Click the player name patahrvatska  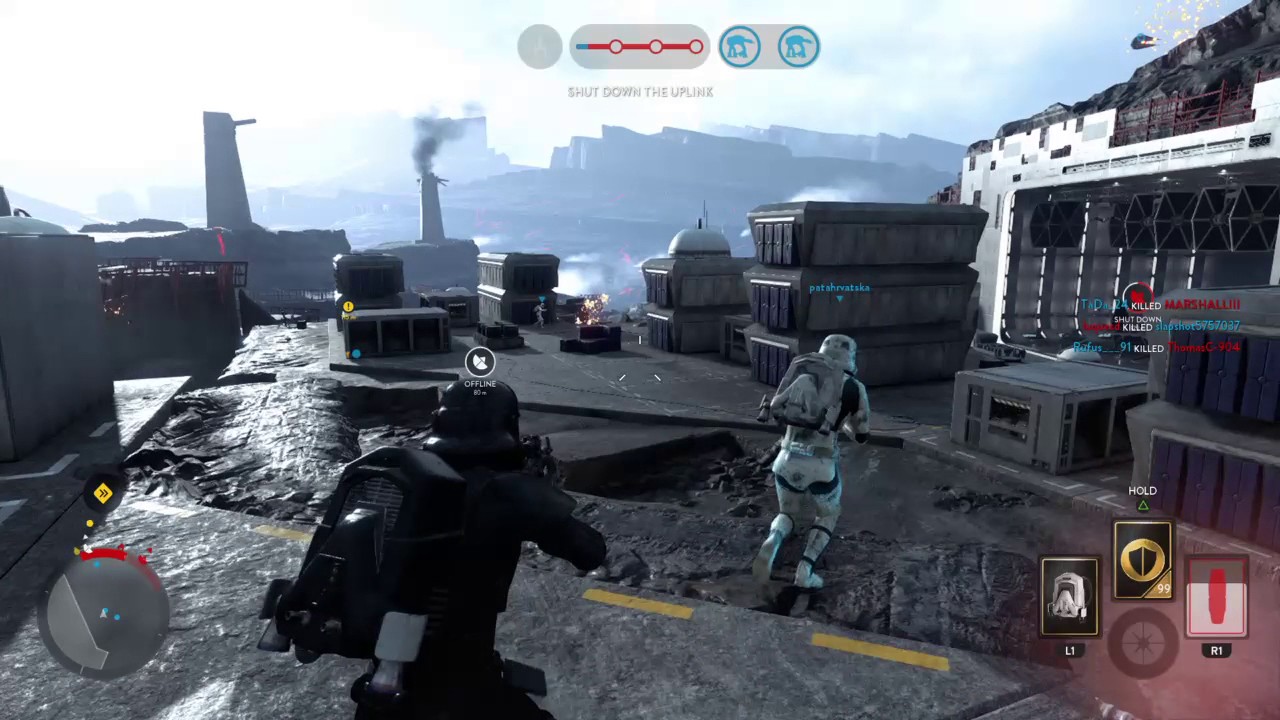click(838, 287)
